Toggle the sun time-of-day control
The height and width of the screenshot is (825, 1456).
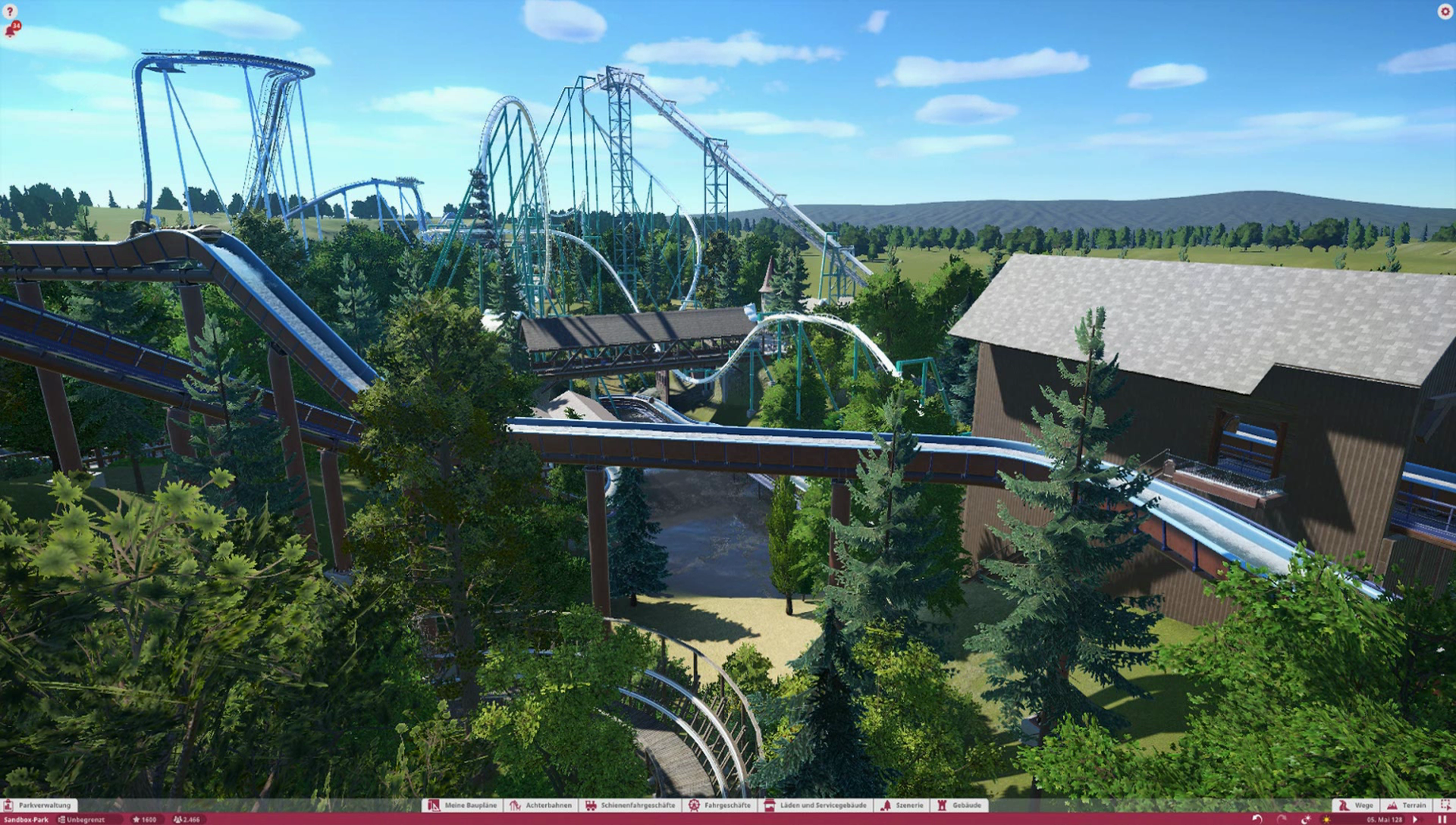(1326, 820)
